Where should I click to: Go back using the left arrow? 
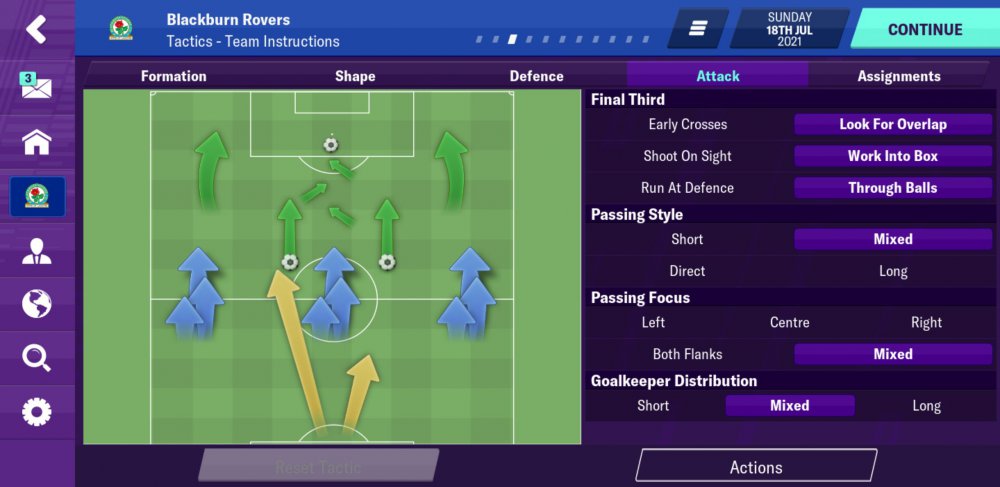point(37,29)
